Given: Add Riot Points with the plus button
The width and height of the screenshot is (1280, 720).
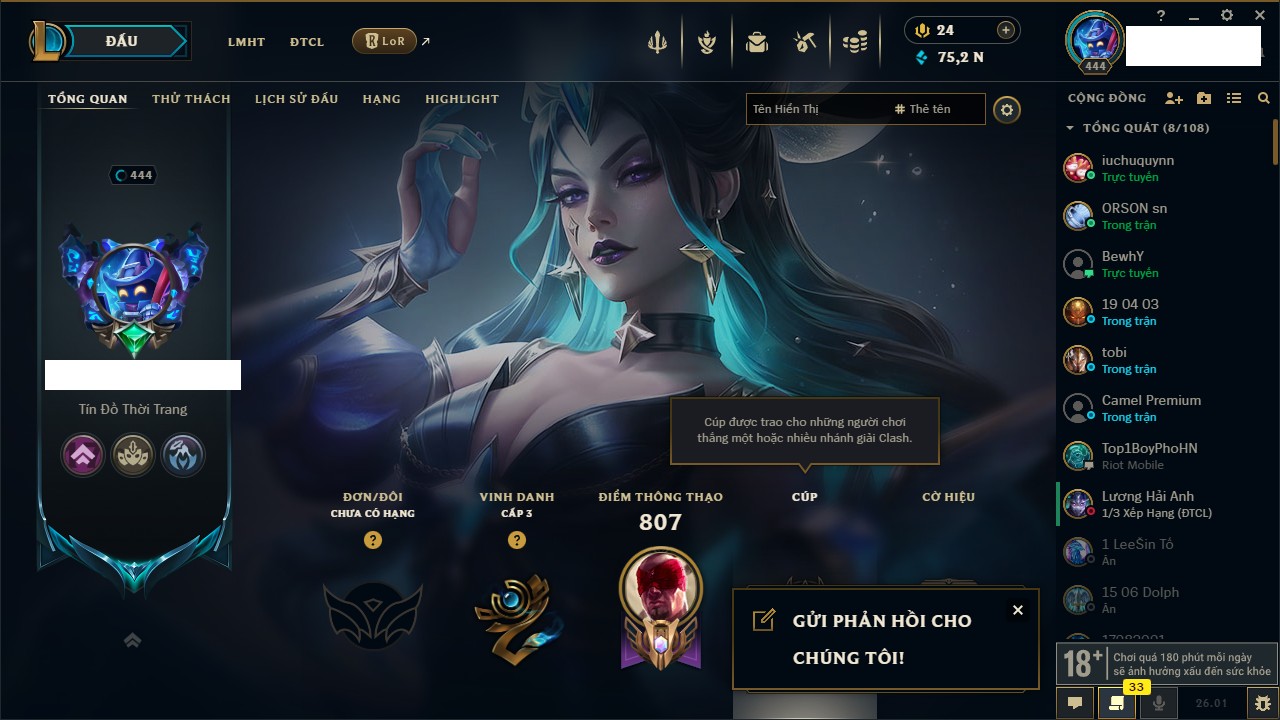Looking at the screenshot, I should (1006, 30).
